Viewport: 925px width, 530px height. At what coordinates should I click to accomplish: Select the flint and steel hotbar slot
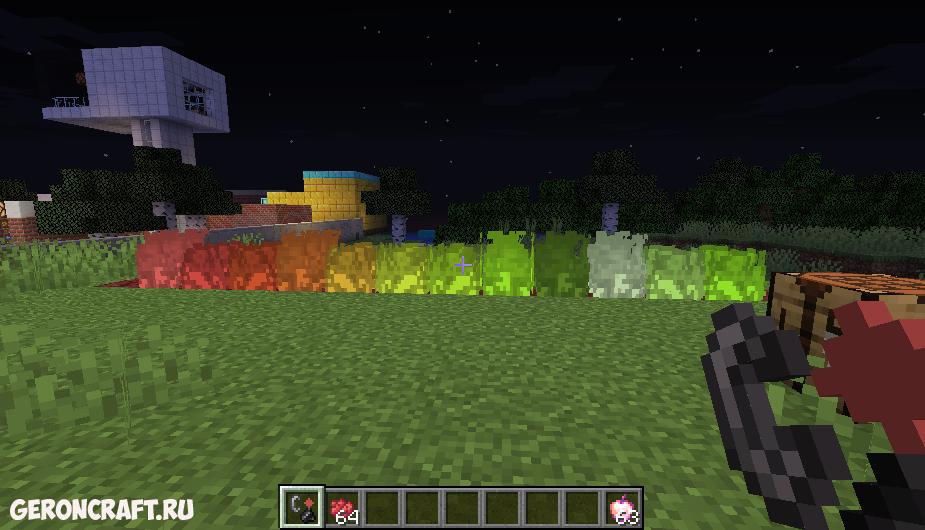[301, 507]
